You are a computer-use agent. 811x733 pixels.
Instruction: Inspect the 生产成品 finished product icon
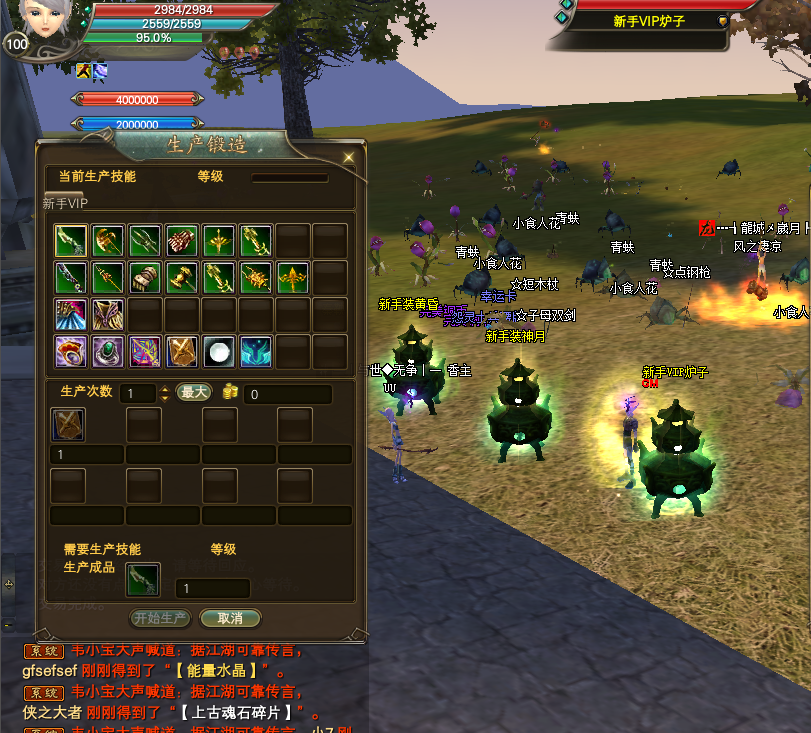pyautogui.click(x=142, y=579)
